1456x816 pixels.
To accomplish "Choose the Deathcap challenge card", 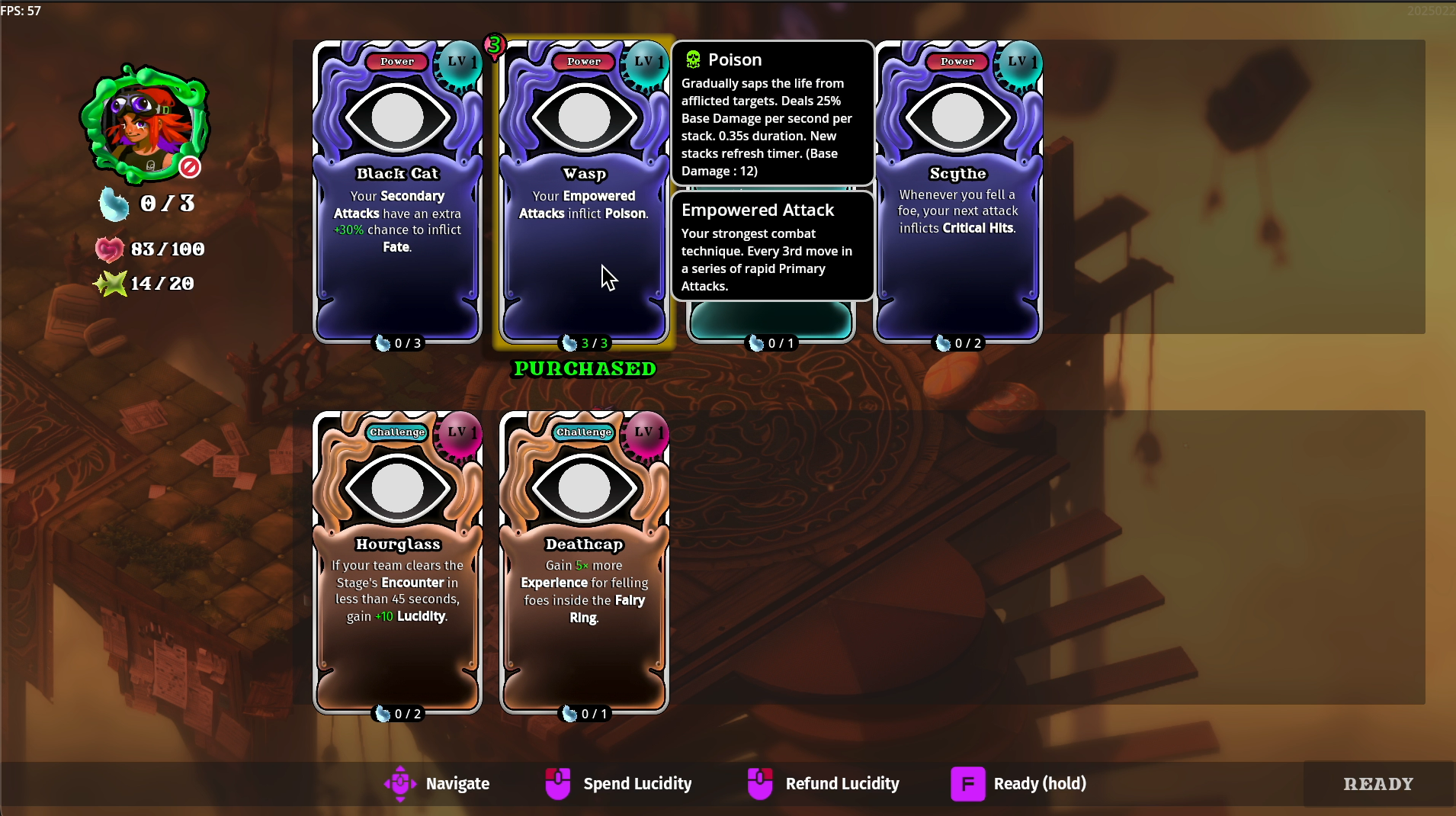I will click(584, 561).
